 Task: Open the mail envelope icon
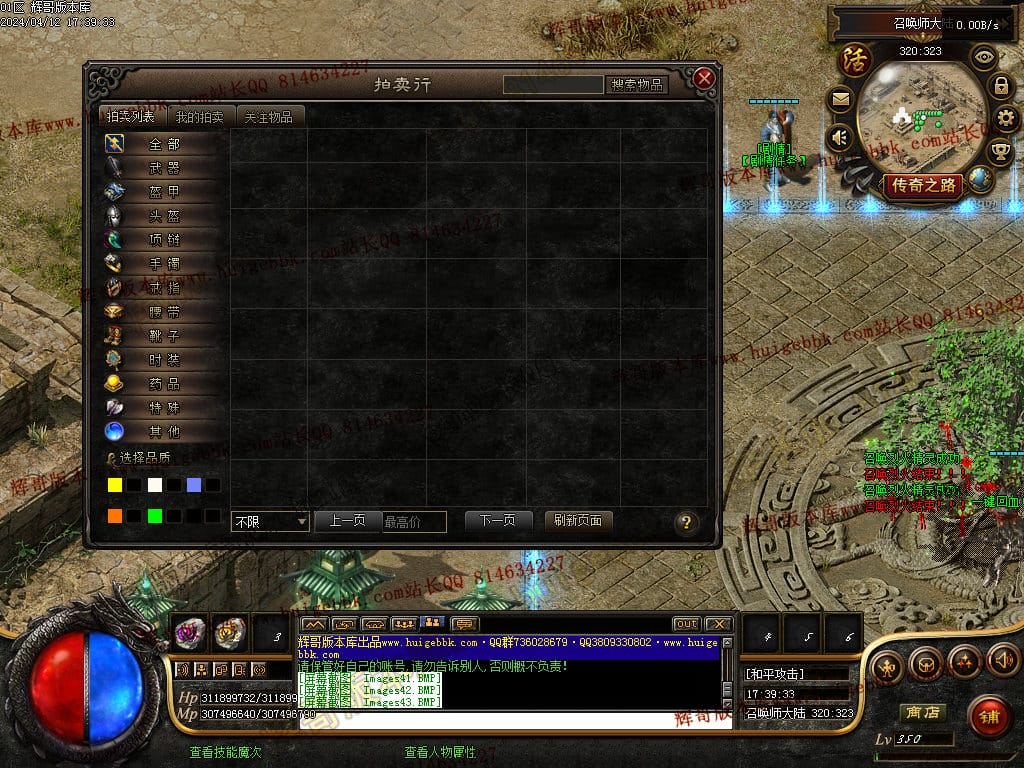click(839, 99)
